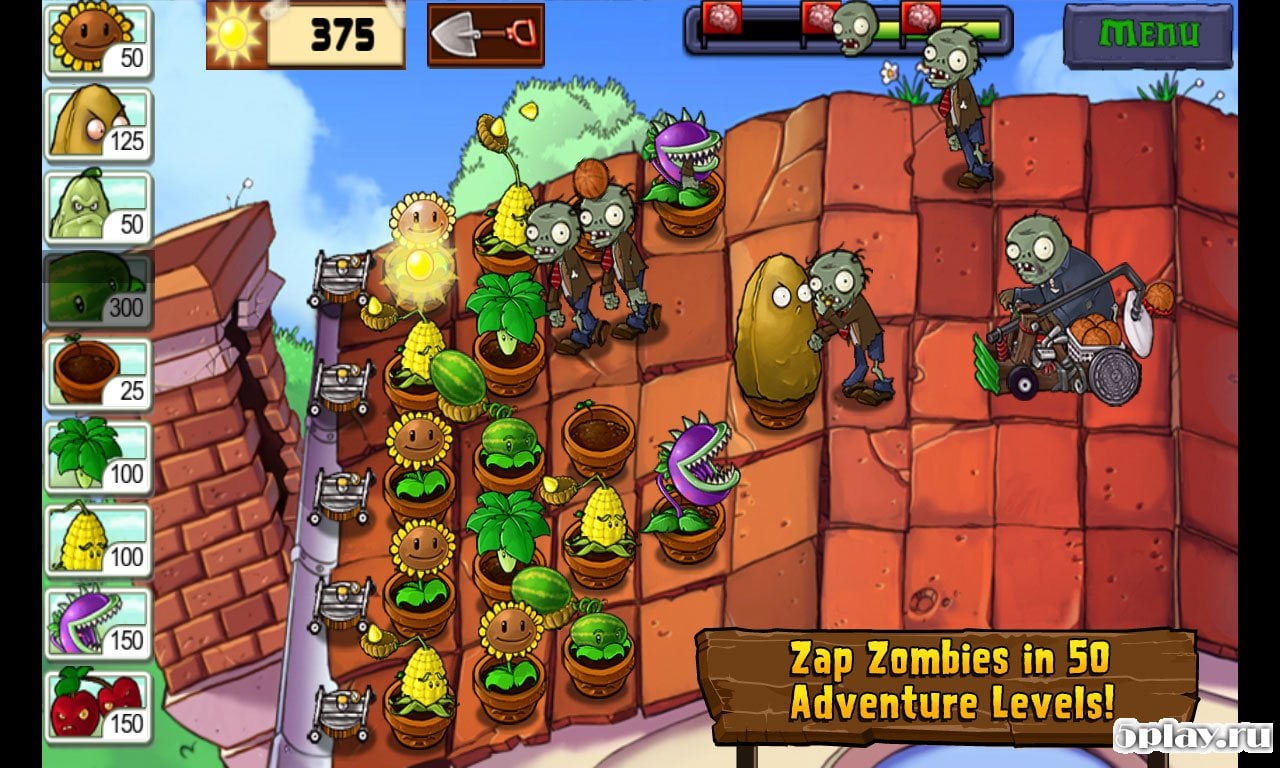Select the Kernel-pult seed packet
This screenshot has width=1280, height=768.
(97, 541)
